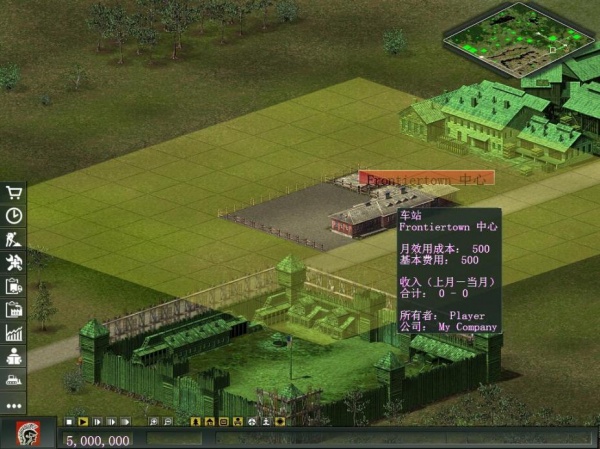Click the helmet company portrait
The height and width of the screenshot is (449, 600).
[28, 434]
